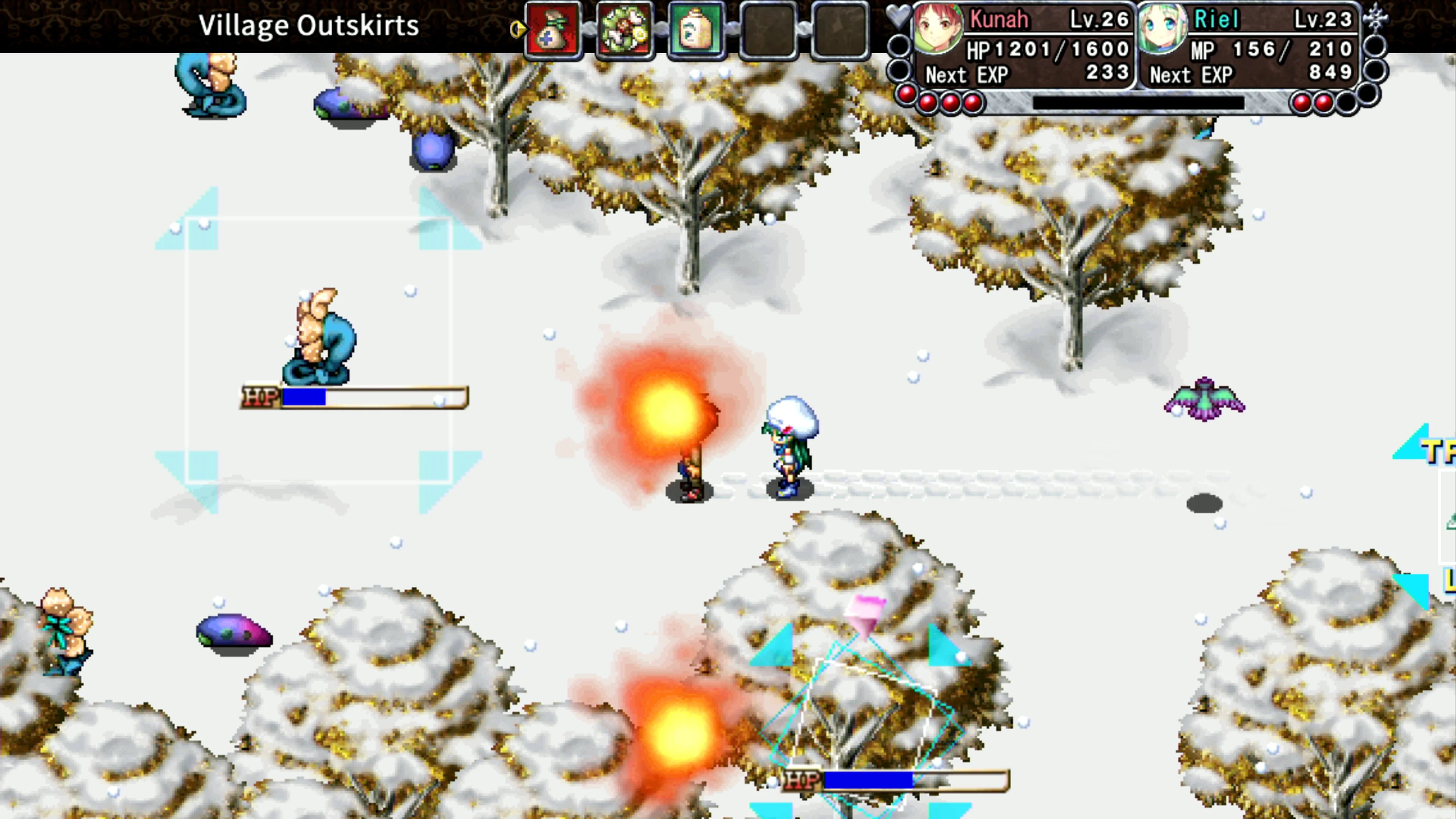Click the empty fourth item shortcut slot
Image resolution: width=1456 pixels, height=819 pixels.
click(769, 30)
